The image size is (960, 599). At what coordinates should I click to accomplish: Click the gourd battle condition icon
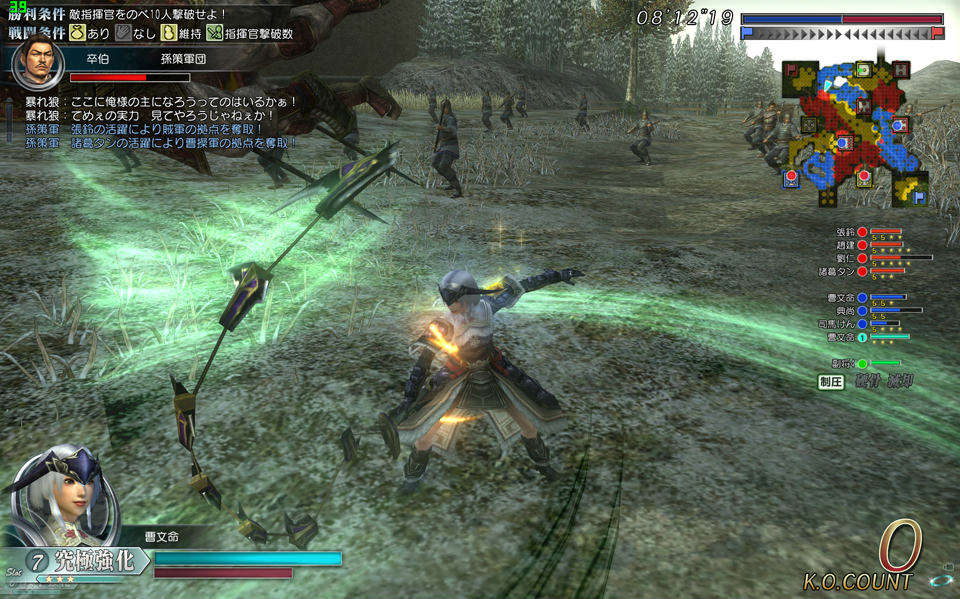(168, 33)
